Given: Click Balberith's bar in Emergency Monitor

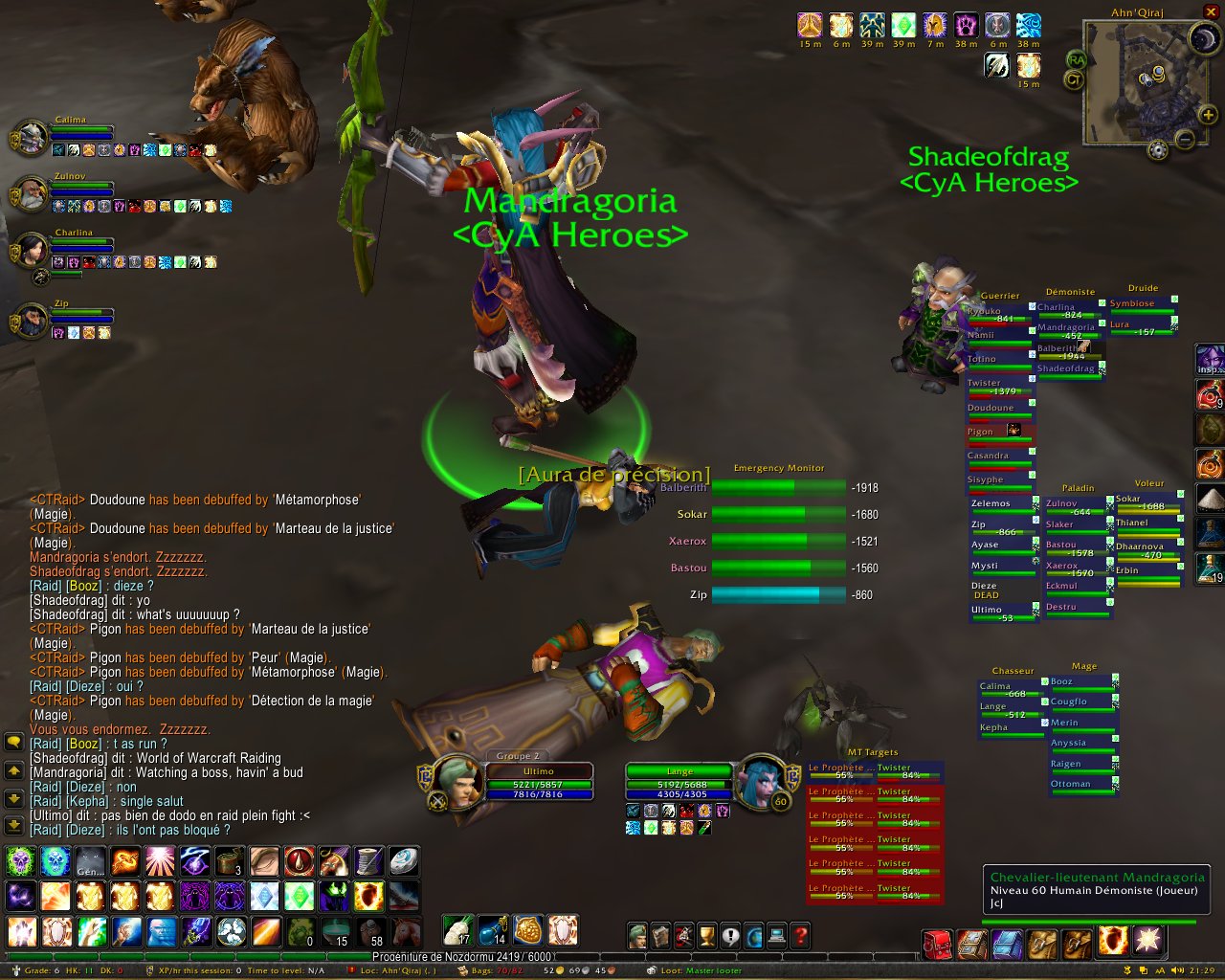Looking at the screenshot, I should [779, 487].
